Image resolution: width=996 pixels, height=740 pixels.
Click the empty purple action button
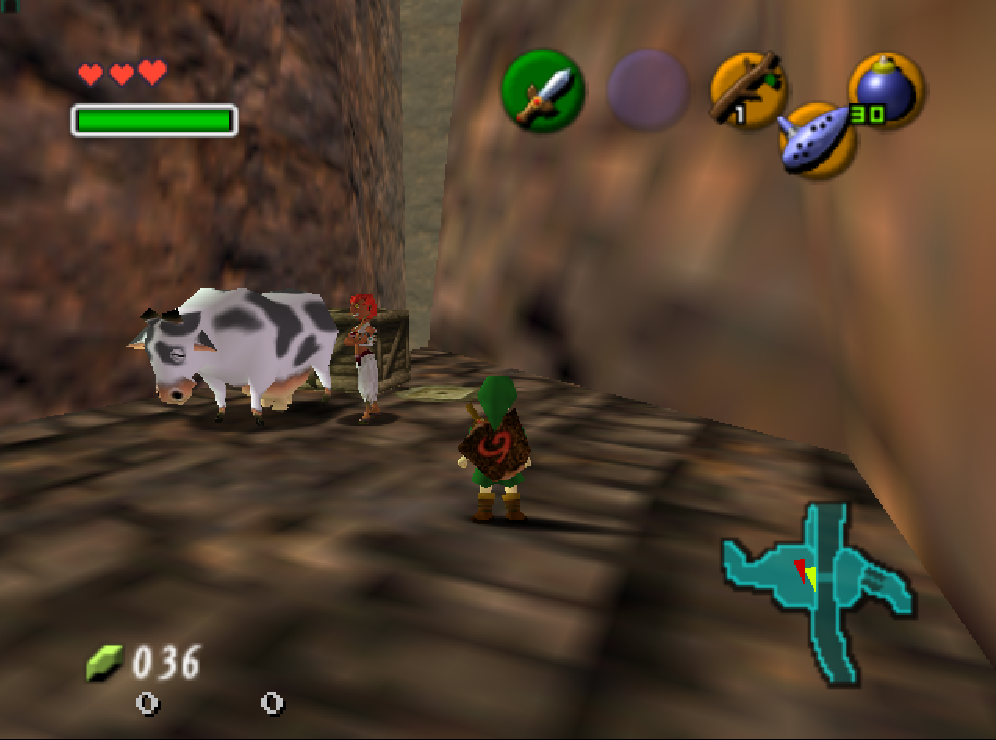click(648, 90)
